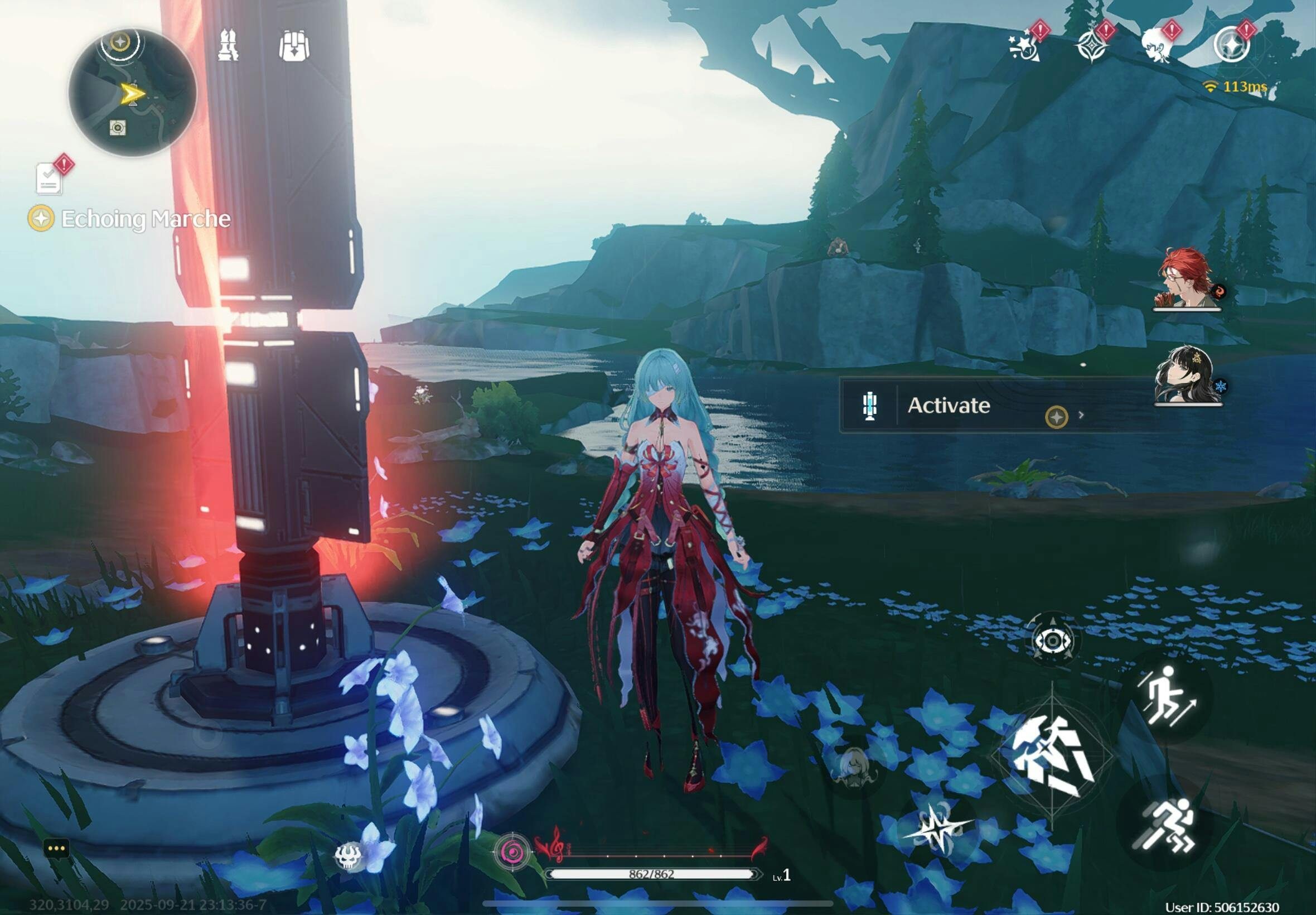Open the character head profile icon

tap(1158, 46)
